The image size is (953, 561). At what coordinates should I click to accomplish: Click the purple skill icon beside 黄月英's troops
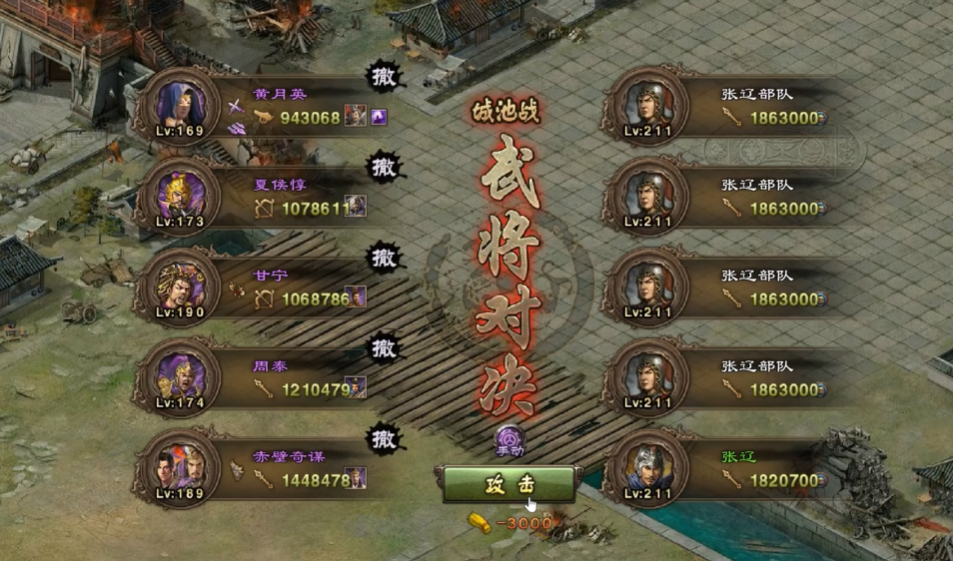(x=379, y=117)
